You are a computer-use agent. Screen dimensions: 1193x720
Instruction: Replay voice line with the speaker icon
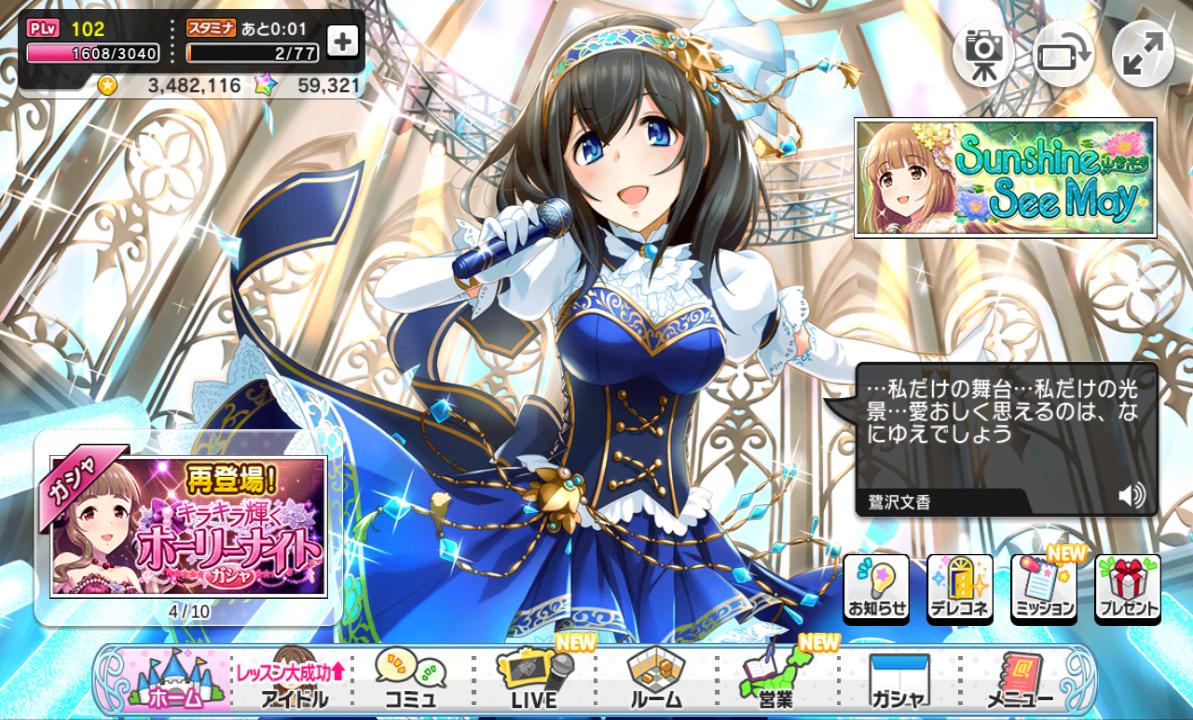point(1131,495)
